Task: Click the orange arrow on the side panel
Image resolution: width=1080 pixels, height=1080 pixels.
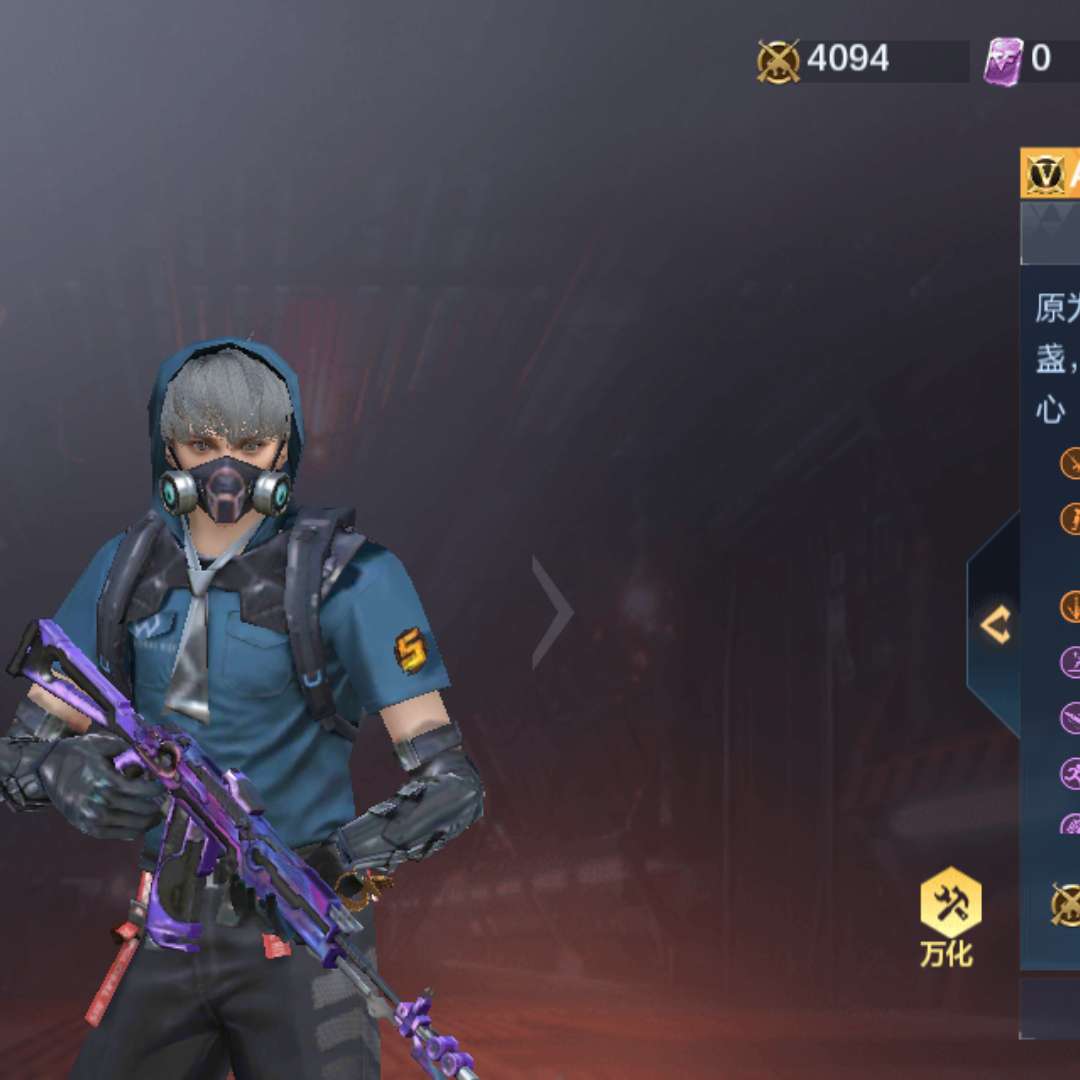Action: (x=994, y=626)
